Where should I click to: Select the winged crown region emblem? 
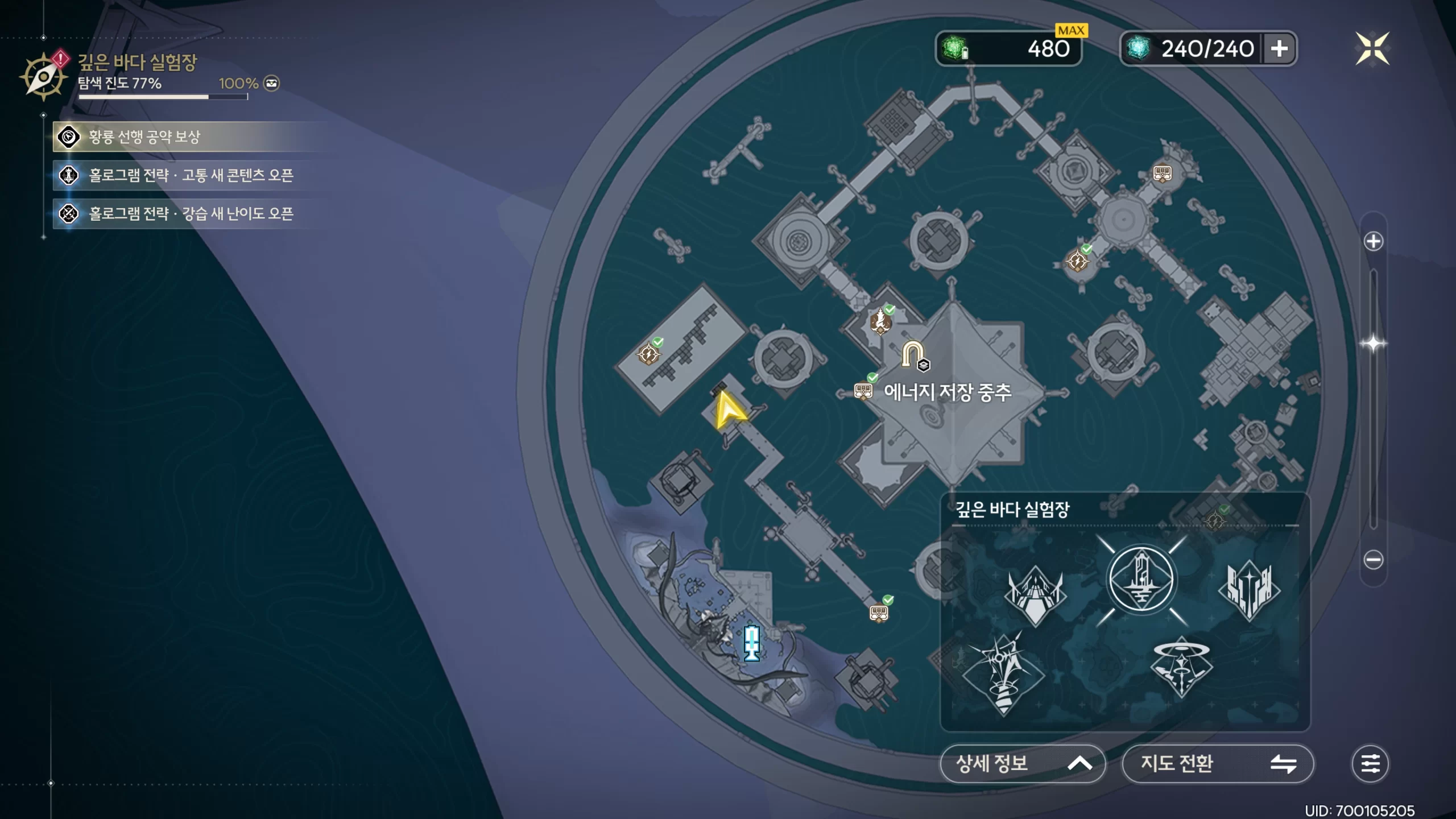1035,594
